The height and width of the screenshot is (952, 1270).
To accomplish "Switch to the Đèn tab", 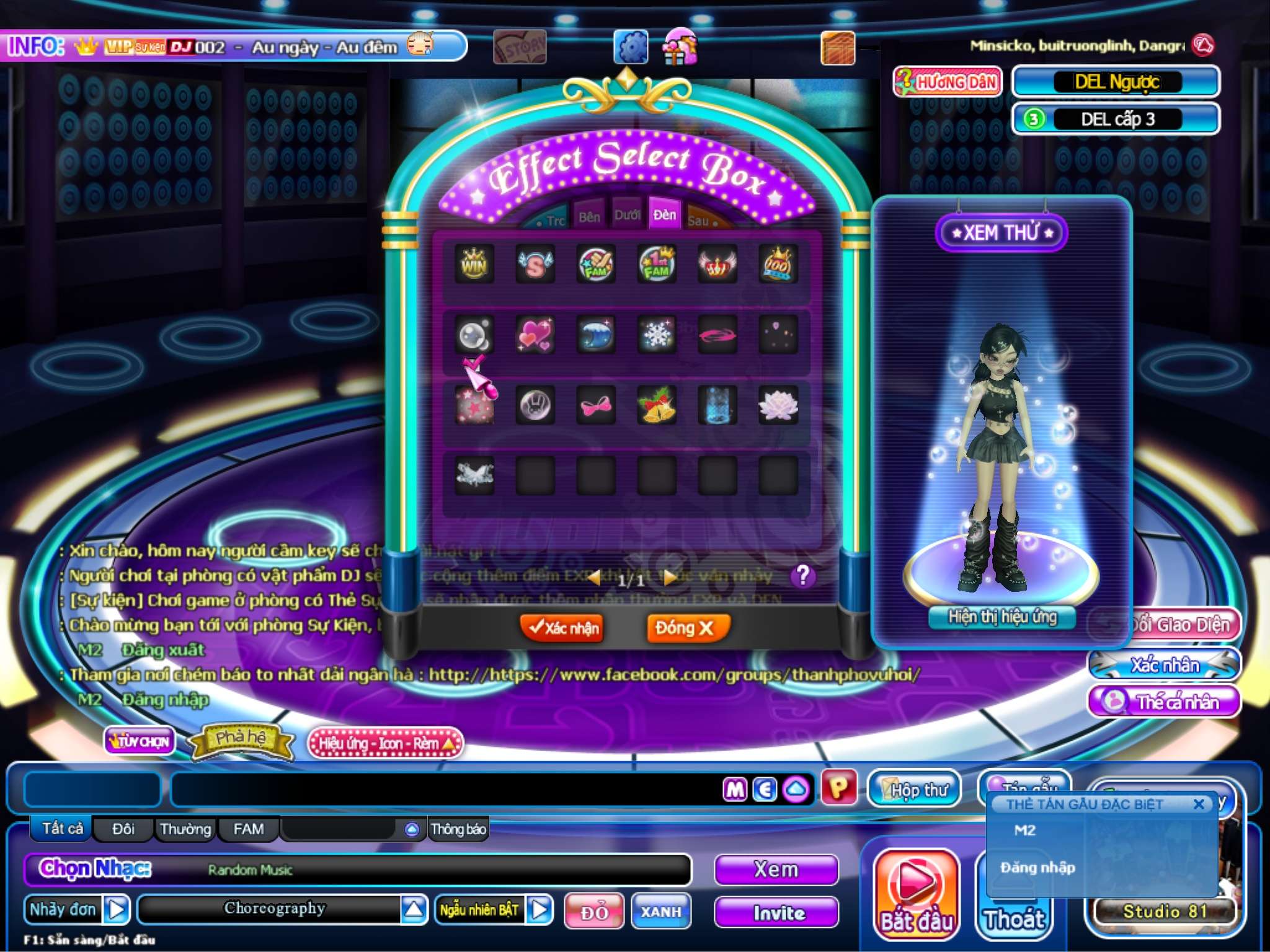I will click(x=664, y=215).
